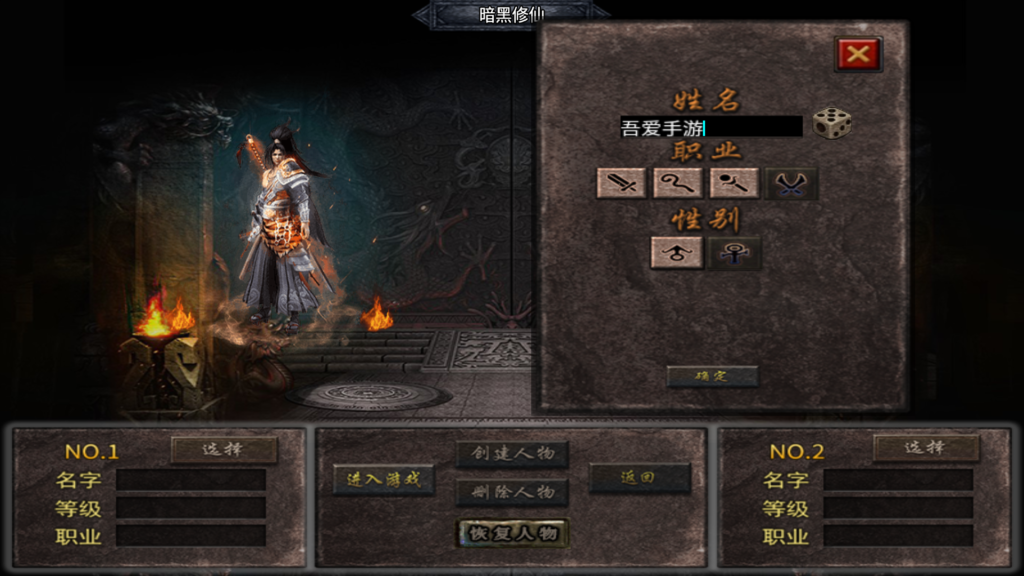Enter the game via 进入游戏
The image size is (1024, 576).
pos(384,479)
